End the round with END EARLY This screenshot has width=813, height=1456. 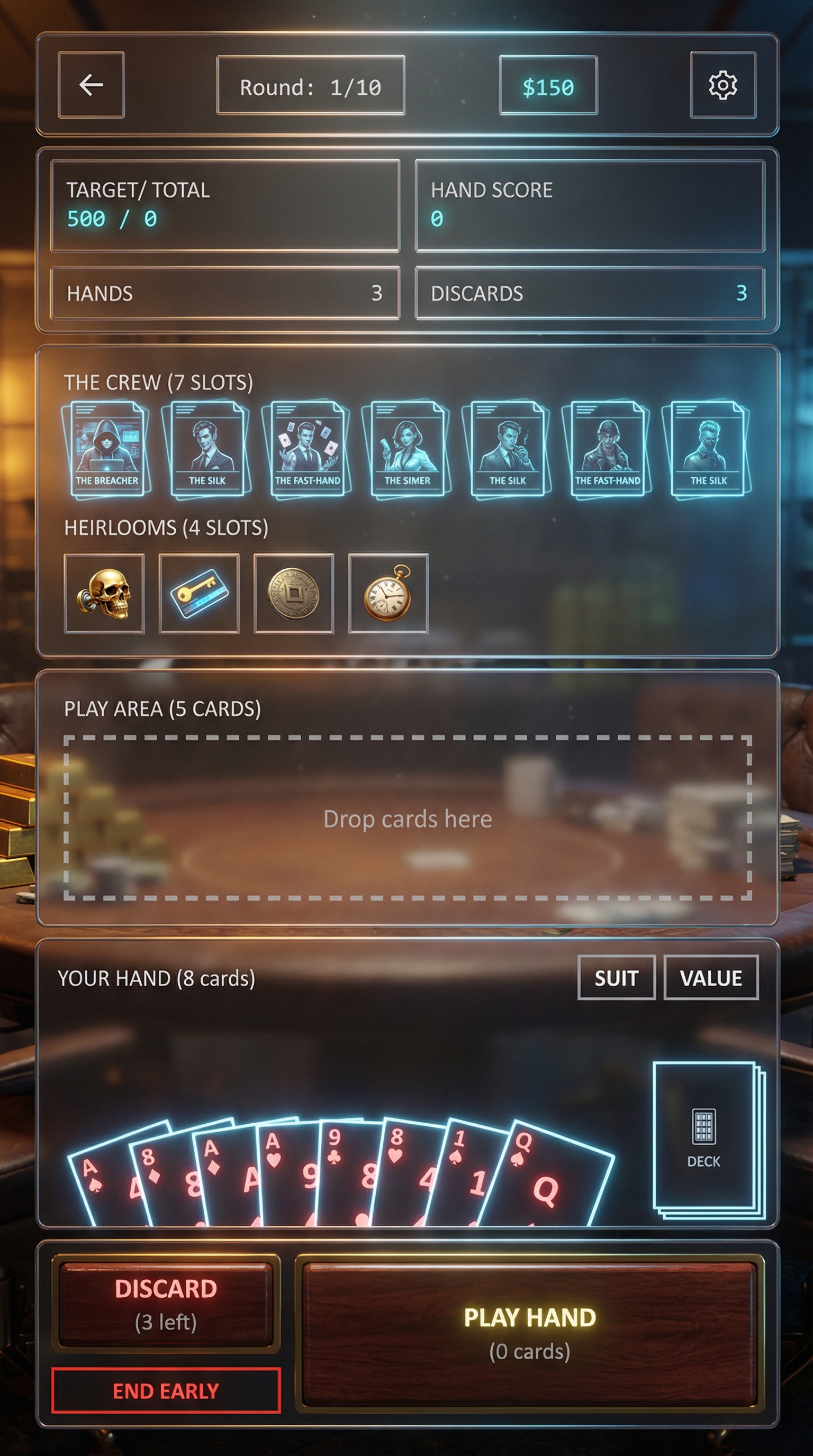(x=166, y=1391)
